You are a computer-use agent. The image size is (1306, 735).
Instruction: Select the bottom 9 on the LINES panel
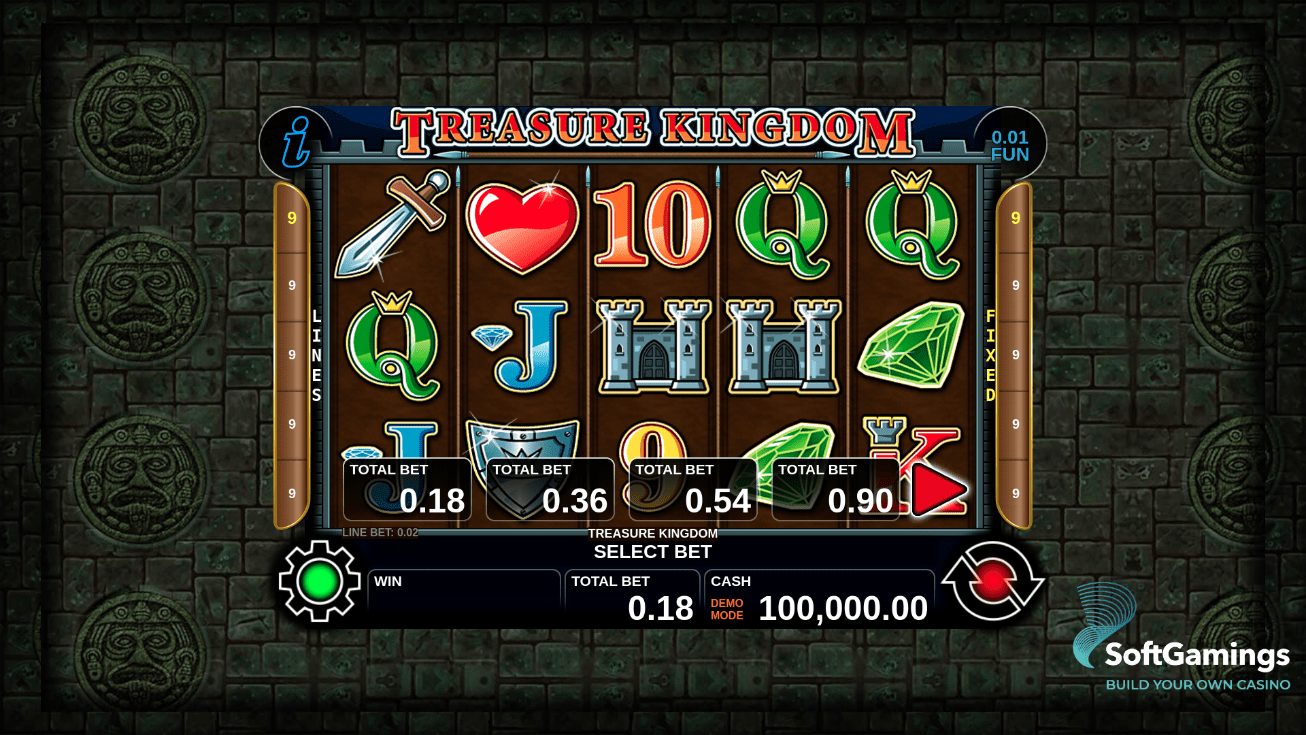point(291,491)
